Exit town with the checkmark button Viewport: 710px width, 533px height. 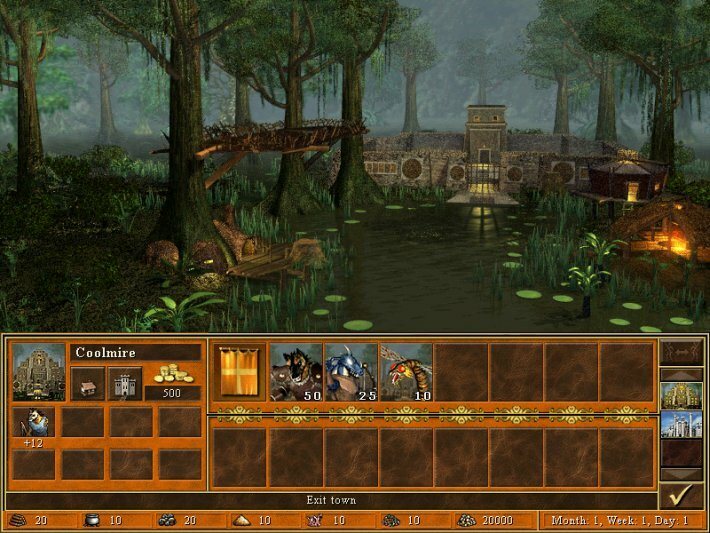tap(680, 496)
